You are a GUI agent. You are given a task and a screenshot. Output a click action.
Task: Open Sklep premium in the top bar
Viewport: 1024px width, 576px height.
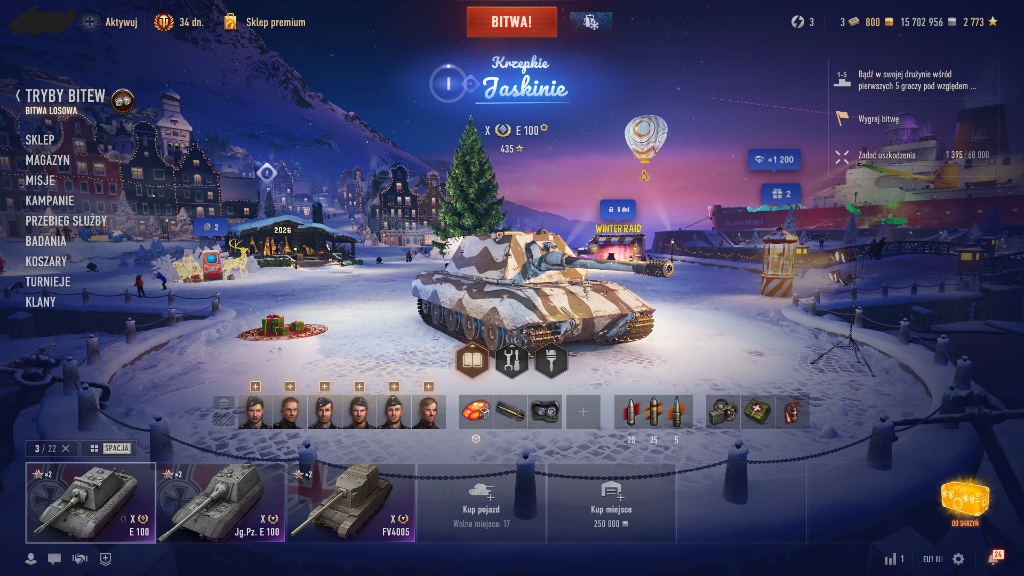pos(275,22)
